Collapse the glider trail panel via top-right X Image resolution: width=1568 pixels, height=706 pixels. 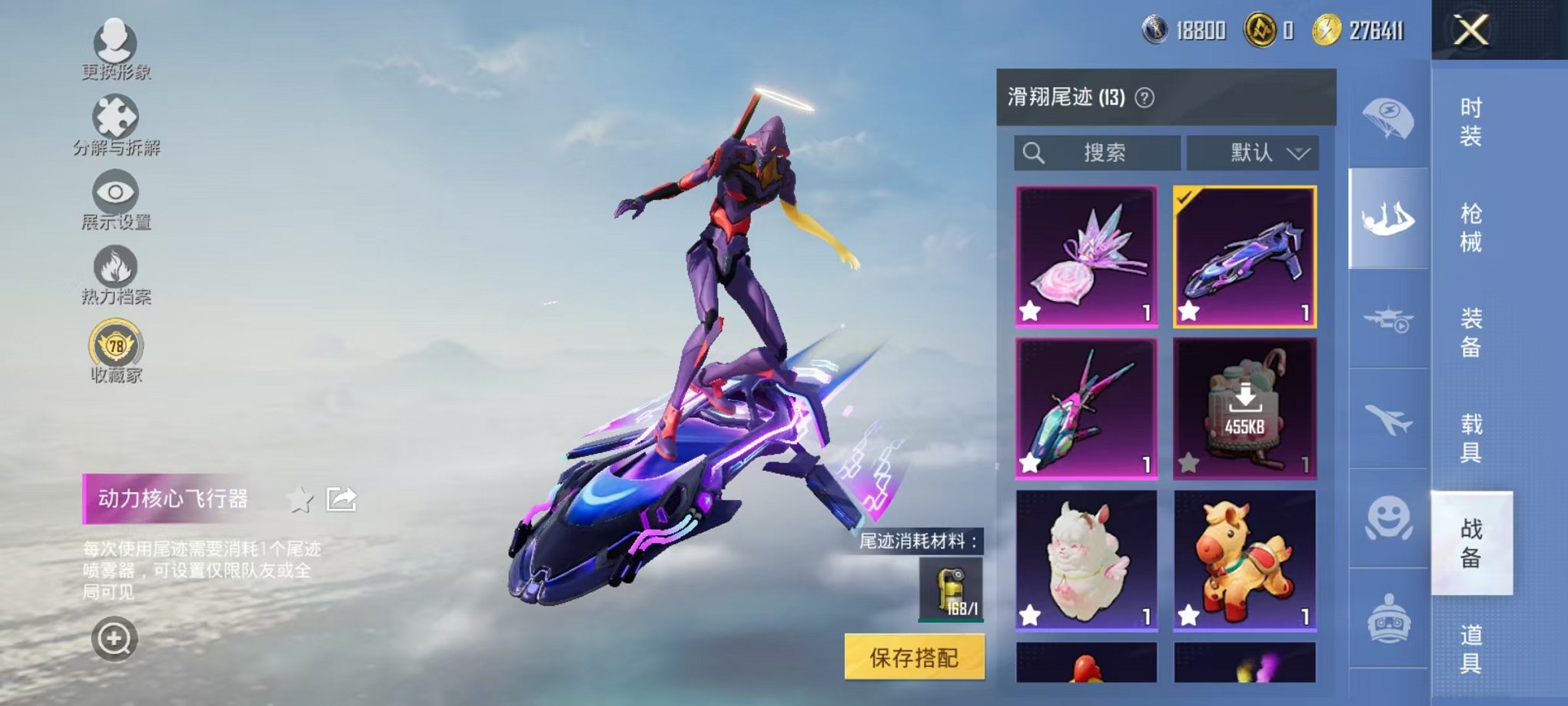1473,32
